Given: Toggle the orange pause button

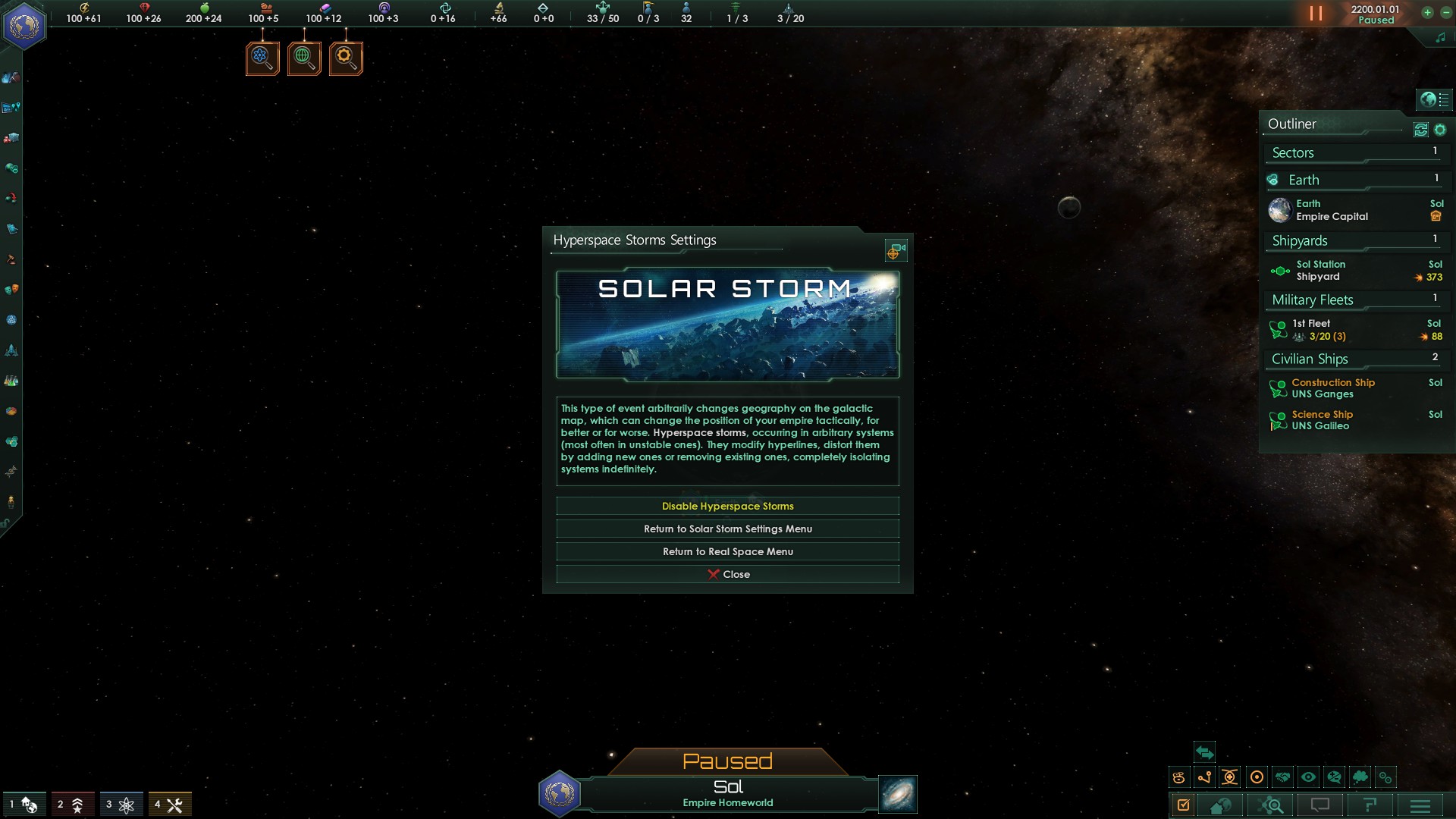Looking at the screenshot, I should click(1316, 14).
